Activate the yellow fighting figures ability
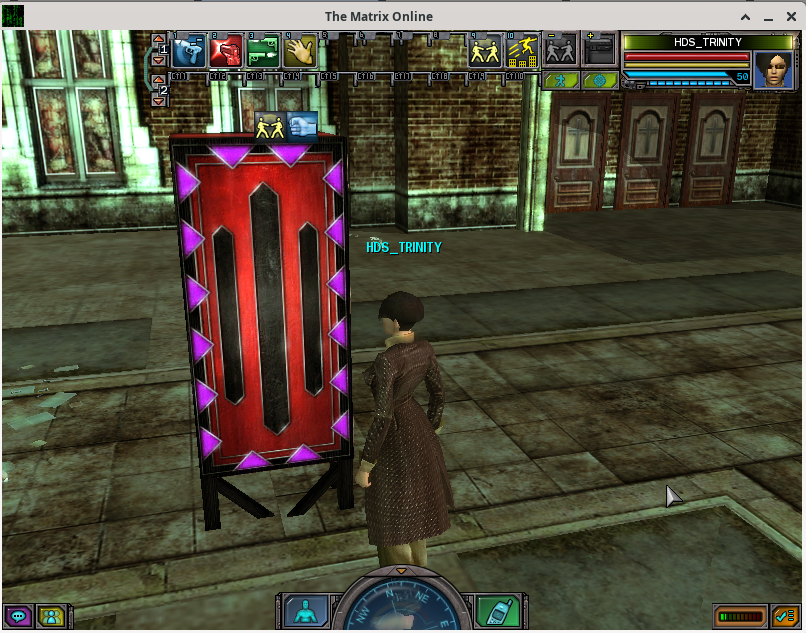The height and width of the screenshot is (633, 806). coord(485,52)
